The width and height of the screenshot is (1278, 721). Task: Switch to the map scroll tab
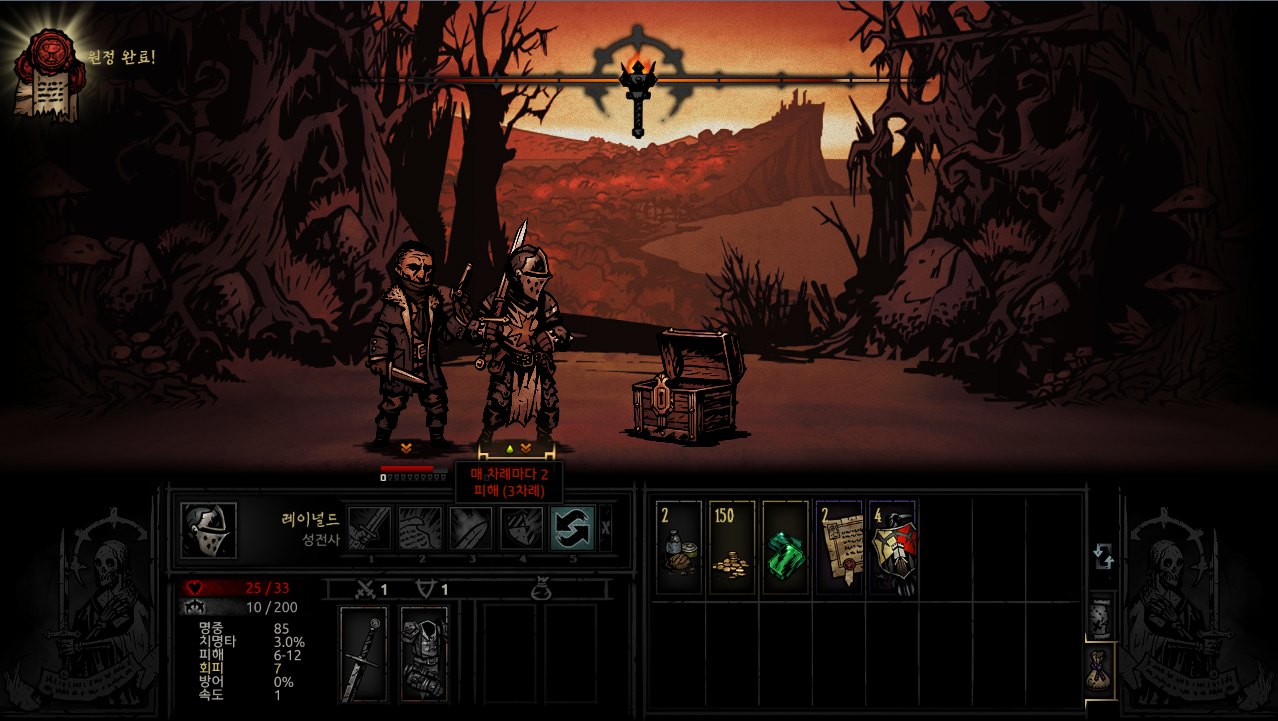pos(1100,616)
